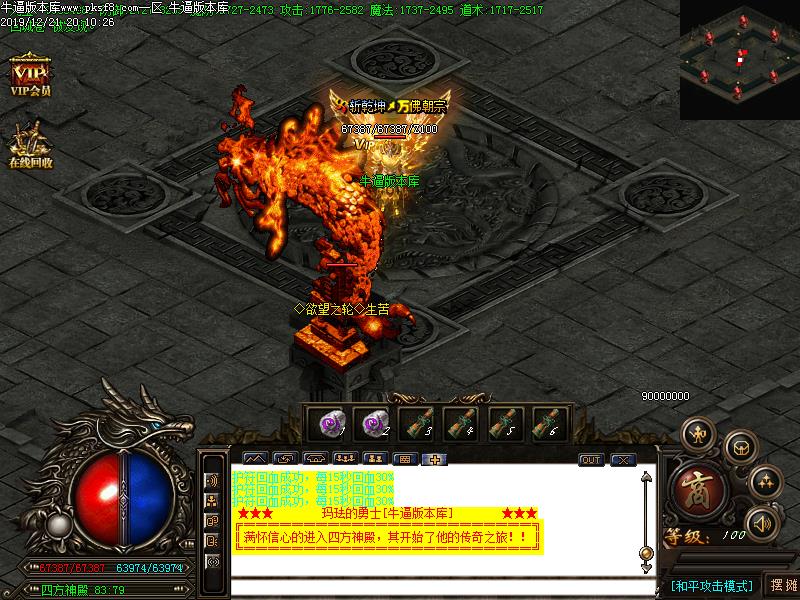Viewport: 800px width, 600px height.
Task: Select the green scroll in slot 4
Action: [x=461, y=424]
